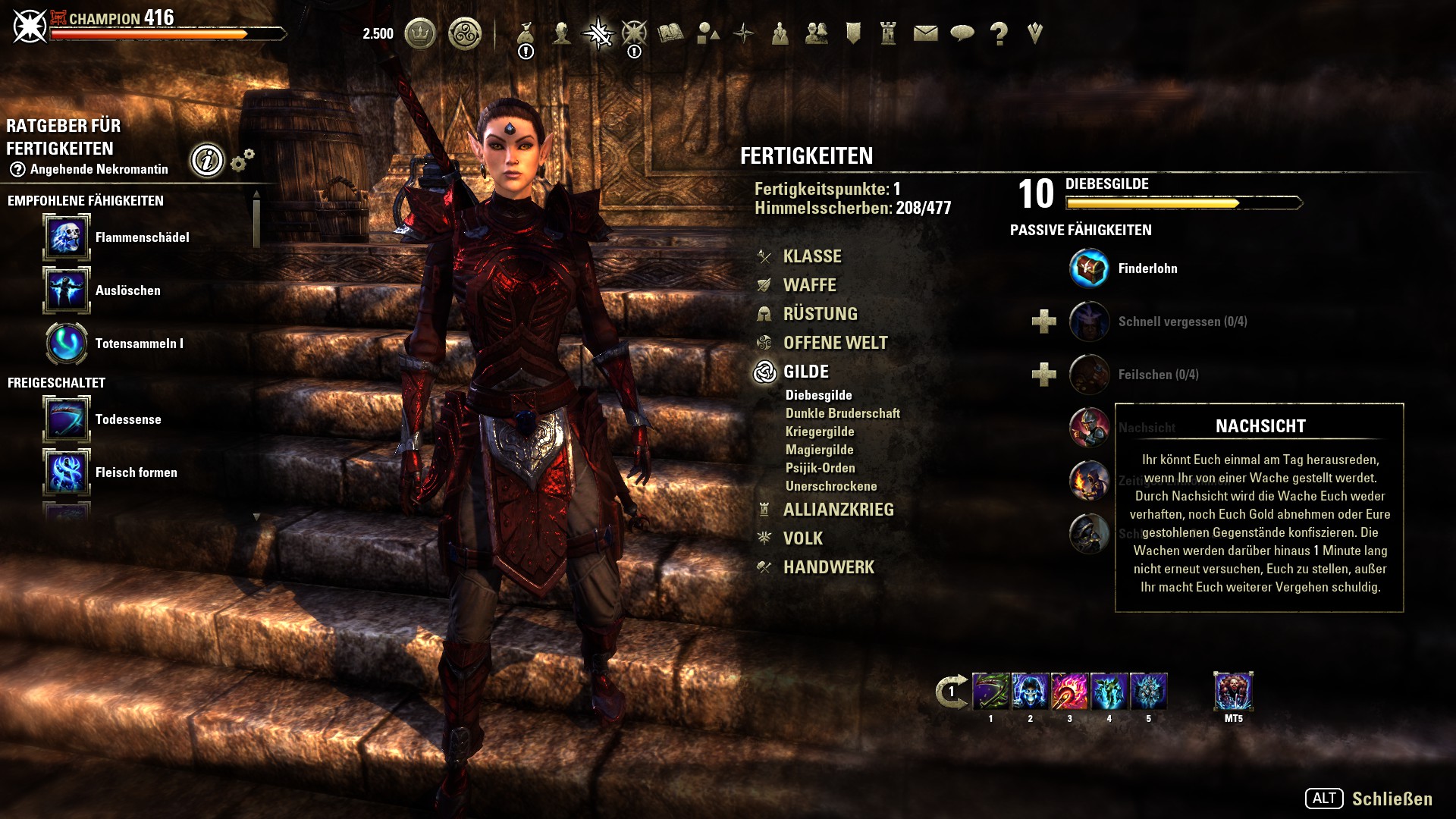This screenshot has width=1456, height=819.
Task: Open the Magiergilde skill line
Action: 819,450
